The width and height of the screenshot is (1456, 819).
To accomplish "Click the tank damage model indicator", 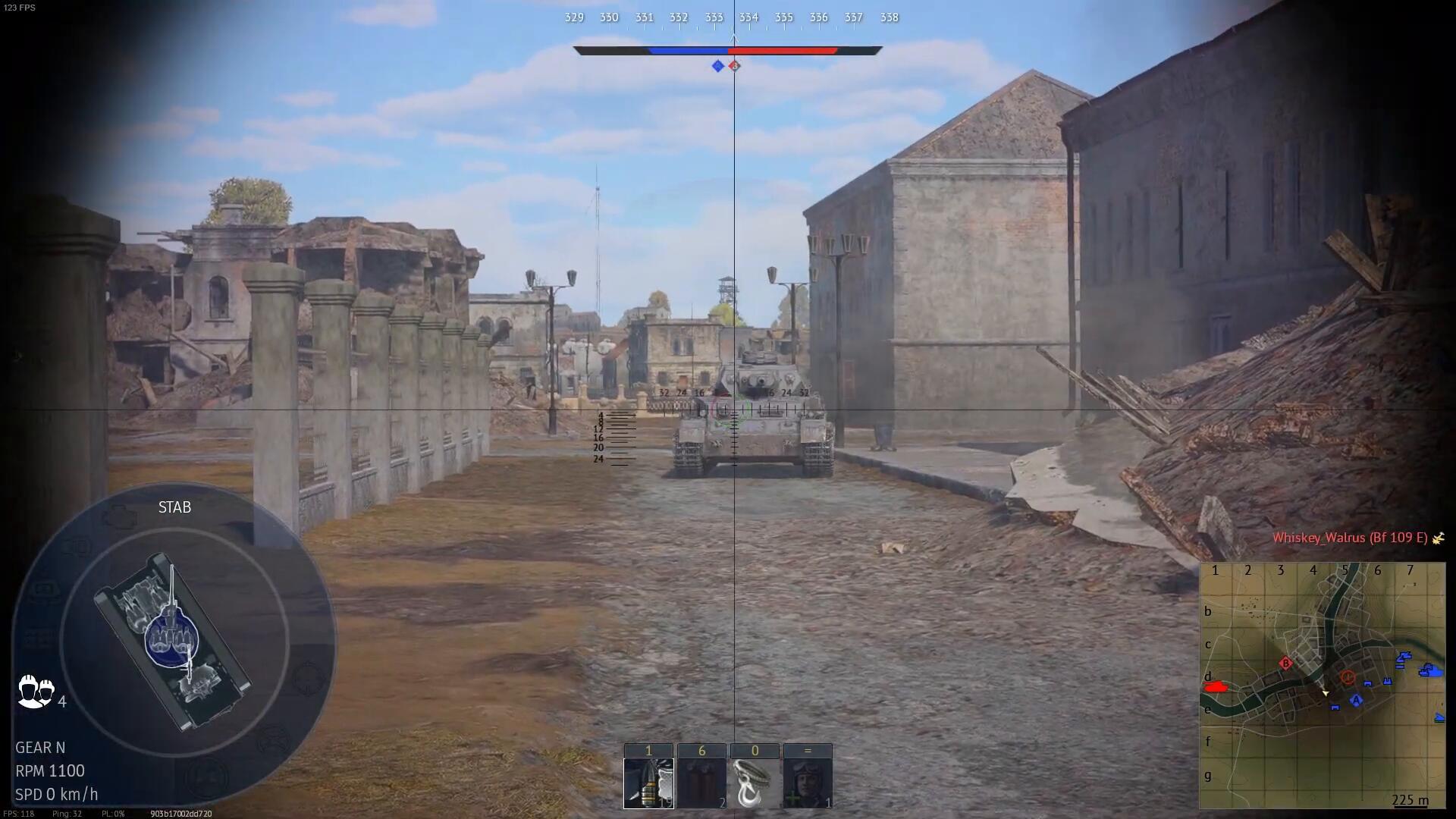I will (x=174, y=642).
